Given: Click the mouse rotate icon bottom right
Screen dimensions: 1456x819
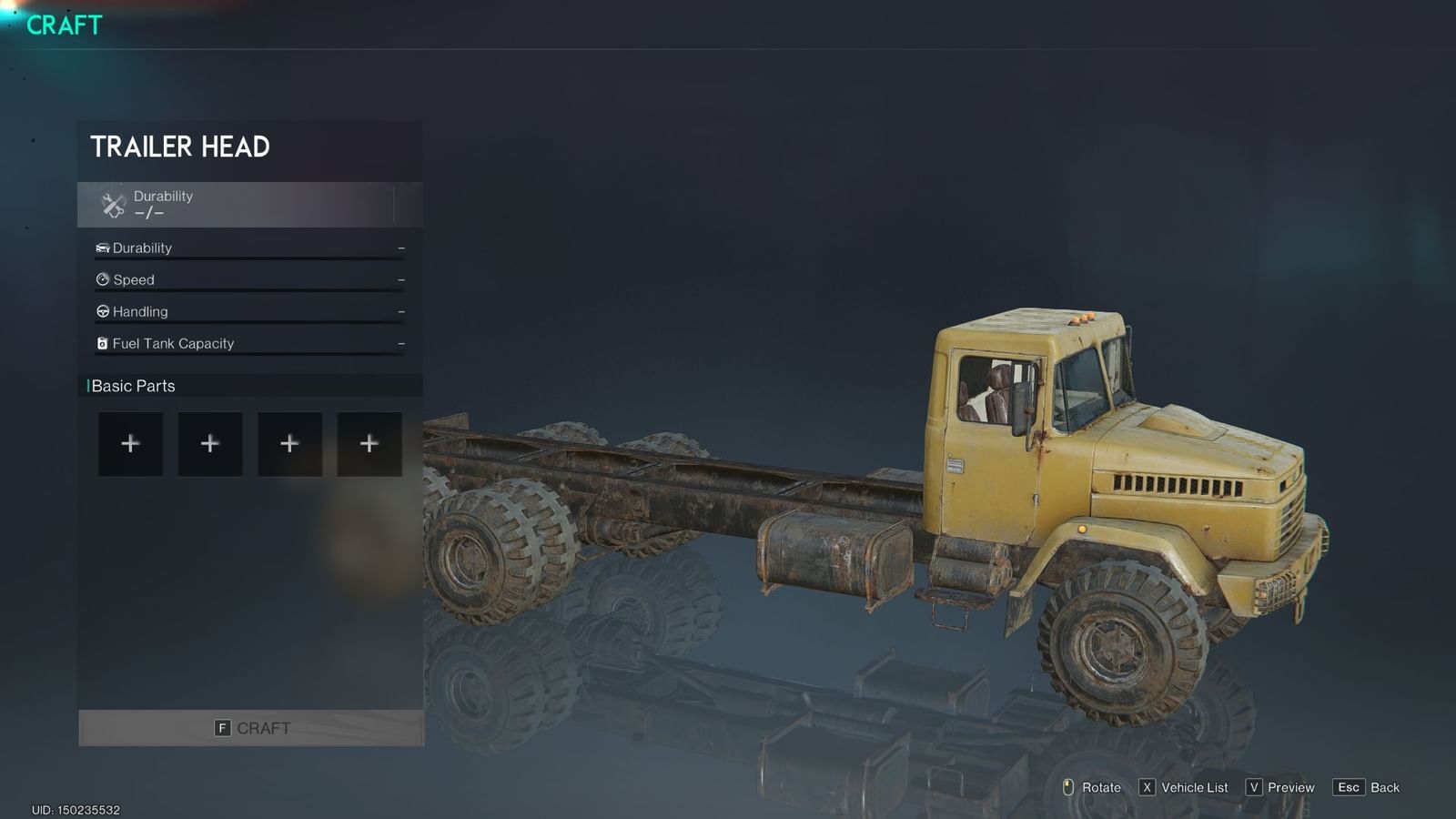Looking at the screenshot, I should point(1070,787).
